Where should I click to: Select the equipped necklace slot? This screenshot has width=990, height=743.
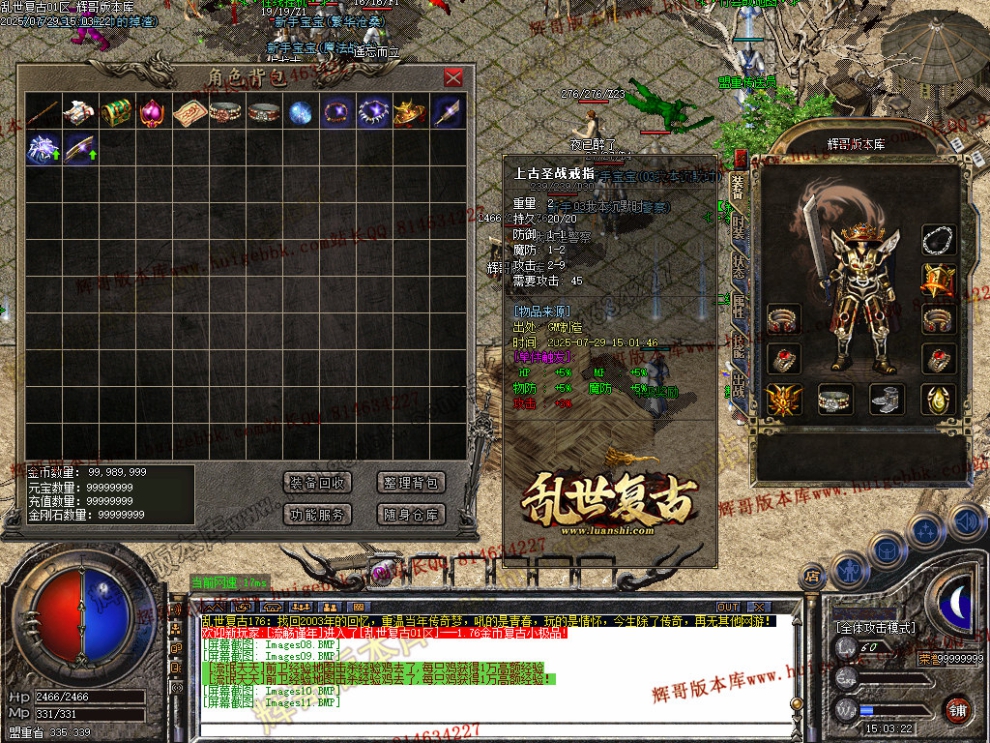(x=937, y=240)
